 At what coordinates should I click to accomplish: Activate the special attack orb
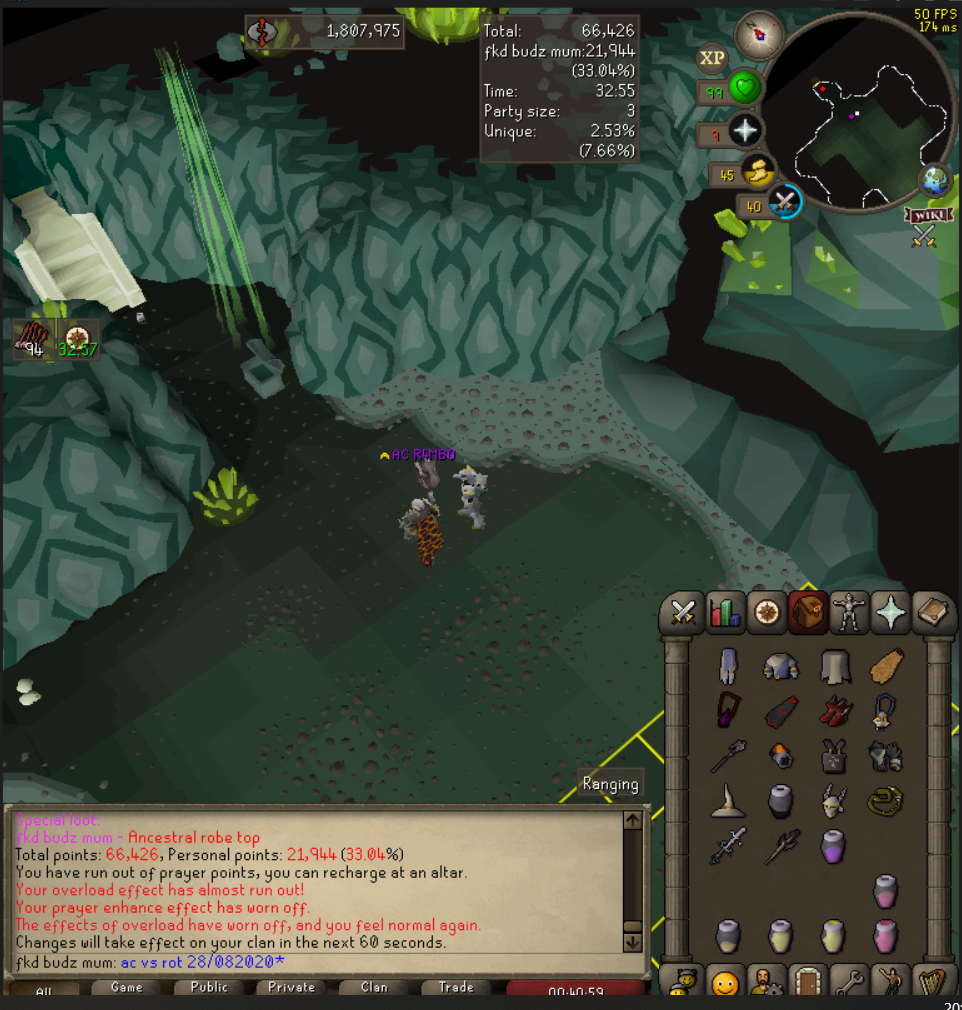point(787,203)
